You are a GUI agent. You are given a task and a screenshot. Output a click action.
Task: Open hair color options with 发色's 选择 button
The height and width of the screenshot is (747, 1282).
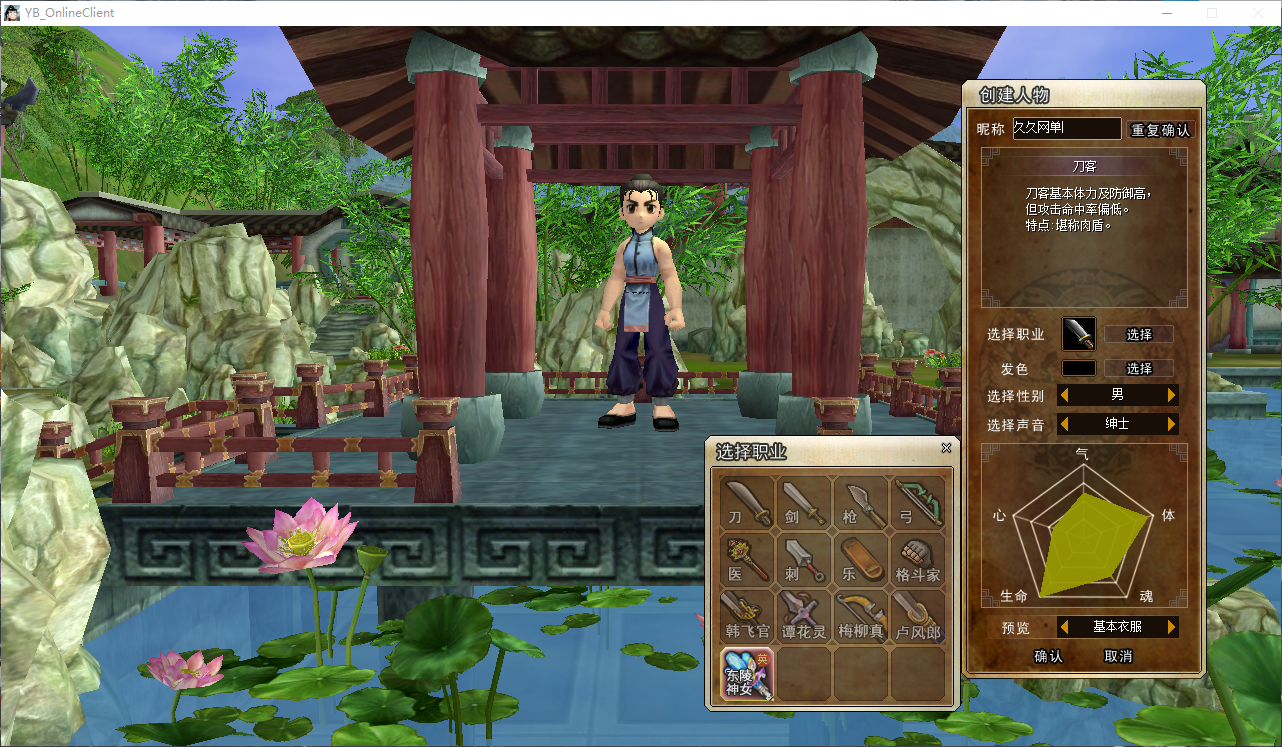[1139, 368]
